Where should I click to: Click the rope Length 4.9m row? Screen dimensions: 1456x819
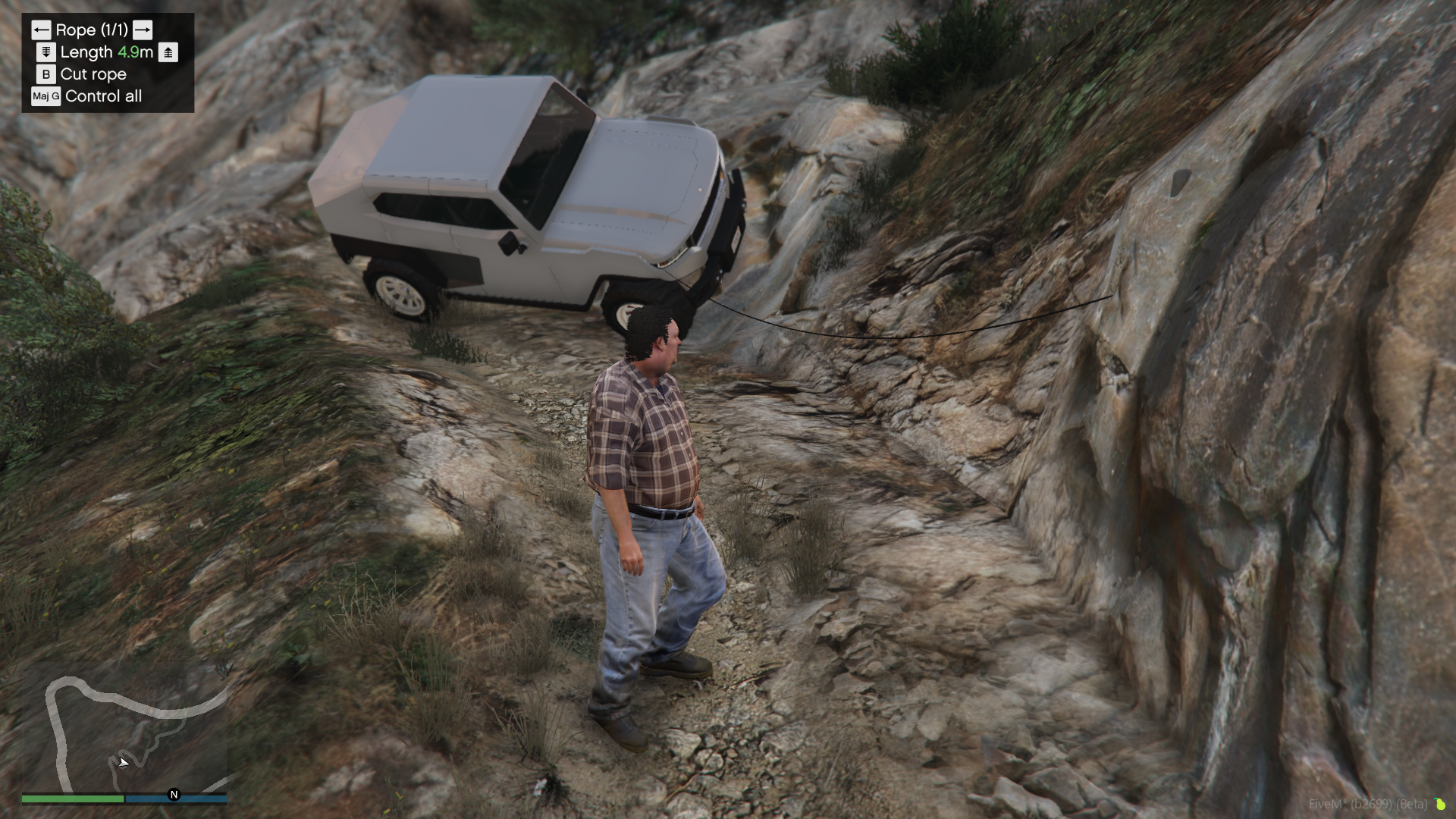(106, 52)
